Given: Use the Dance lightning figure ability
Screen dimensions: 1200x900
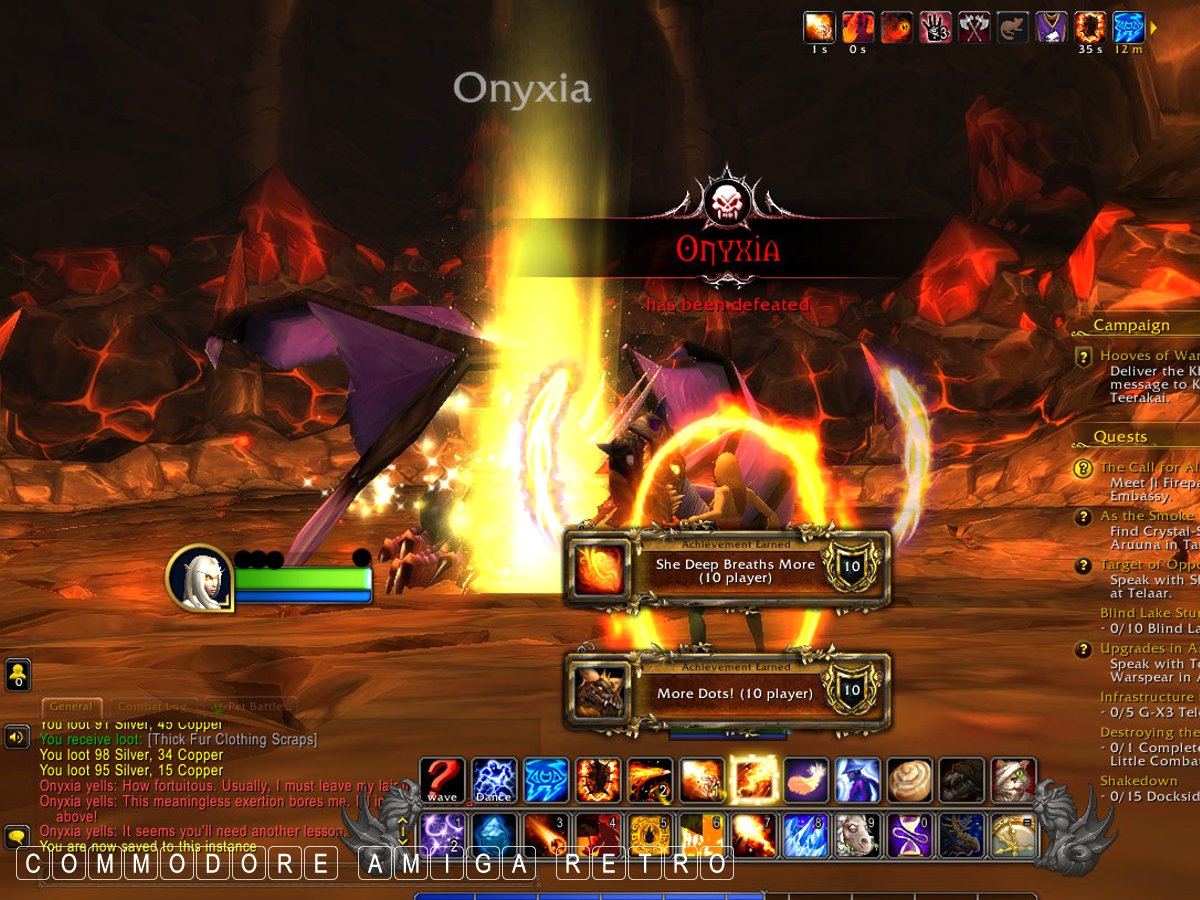Looking at the screenshot, I should 494,781.
